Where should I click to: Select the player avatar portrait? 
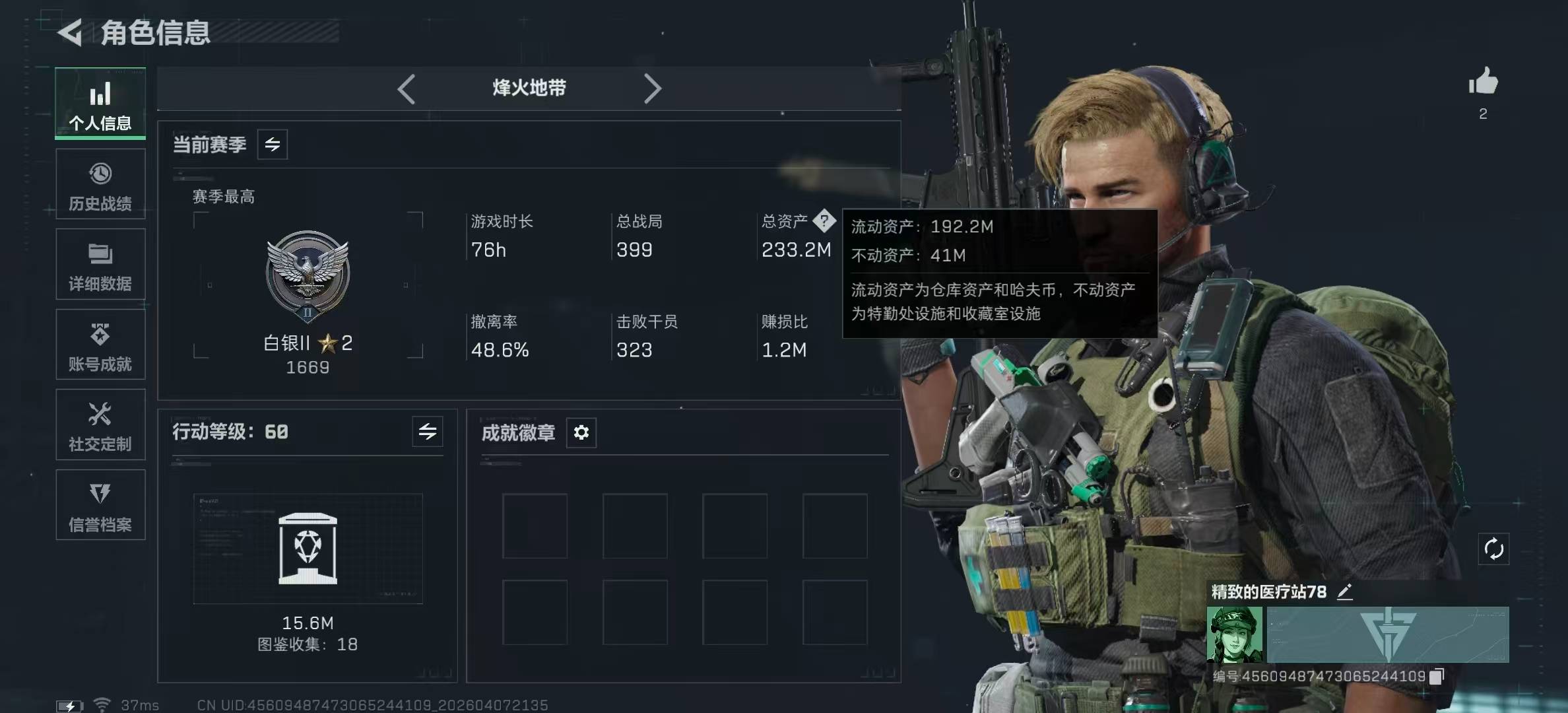click(x=1235, y=634)
